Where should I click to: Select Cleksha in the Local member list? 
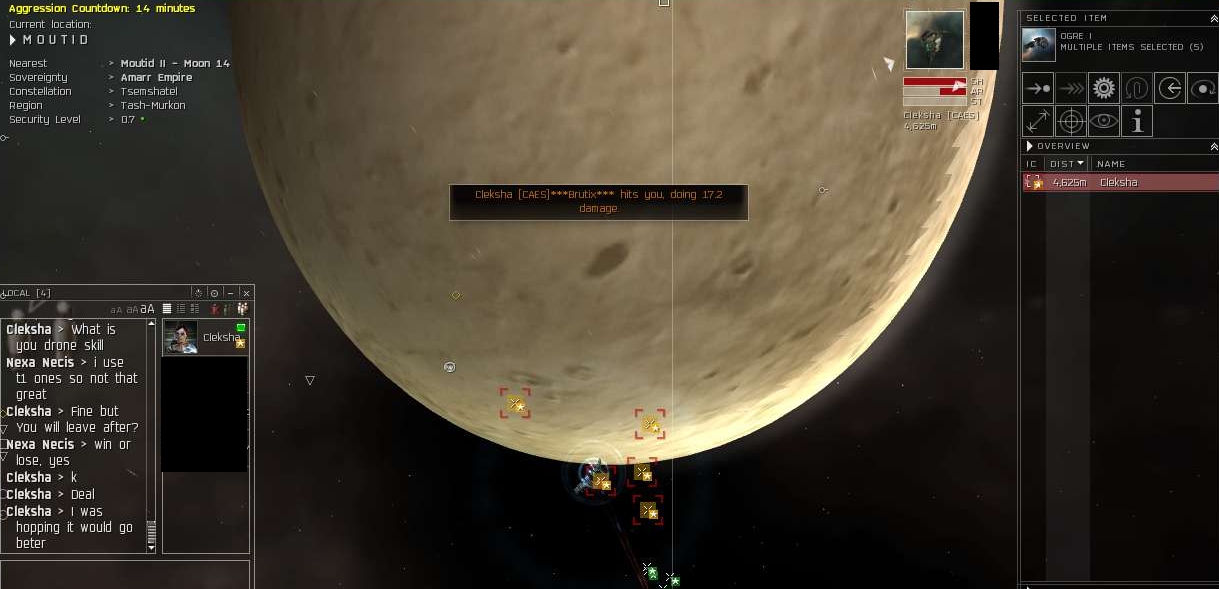(205, 337)
